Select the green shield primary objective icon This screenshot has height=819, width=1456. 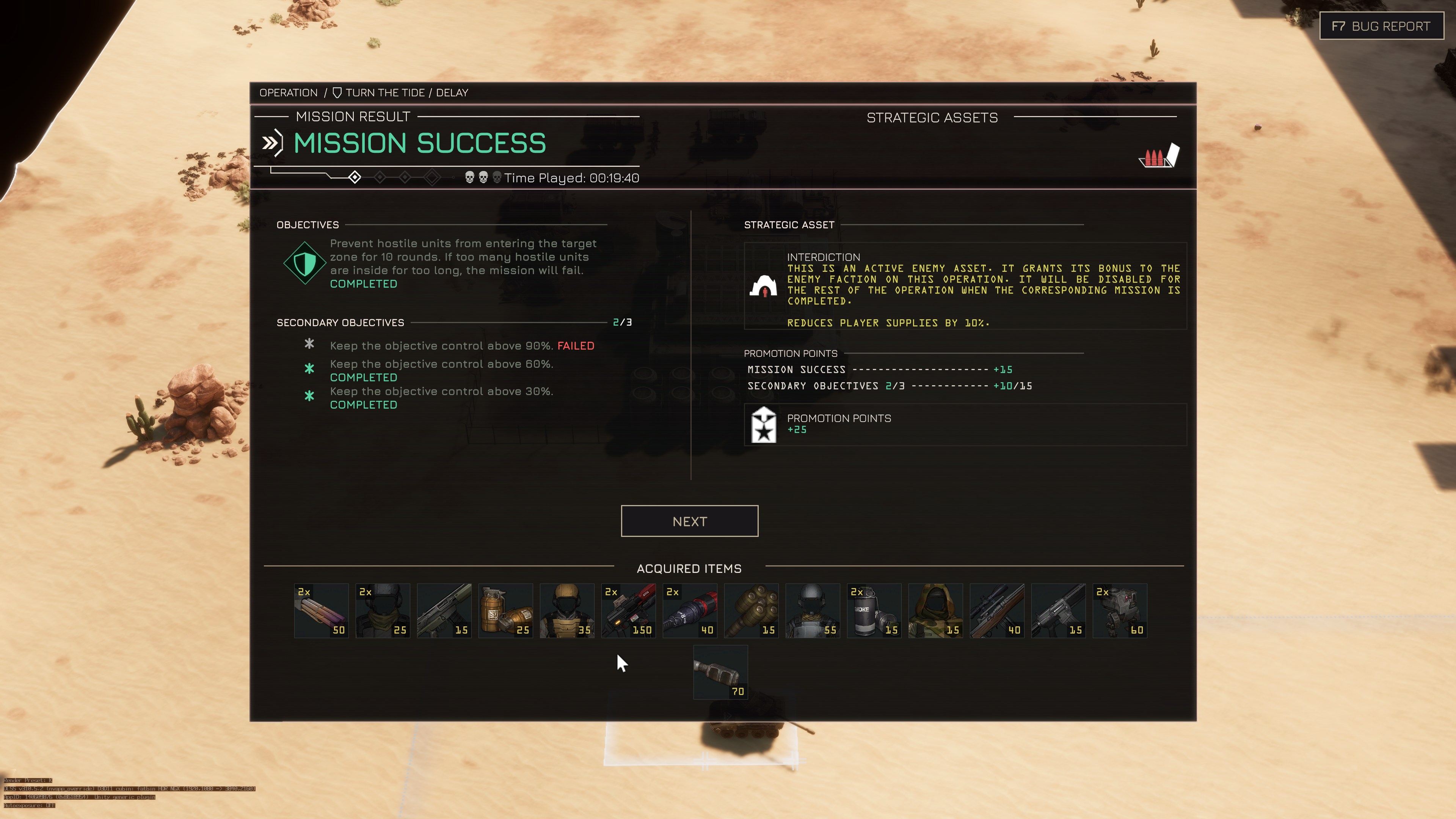[304, 263]
